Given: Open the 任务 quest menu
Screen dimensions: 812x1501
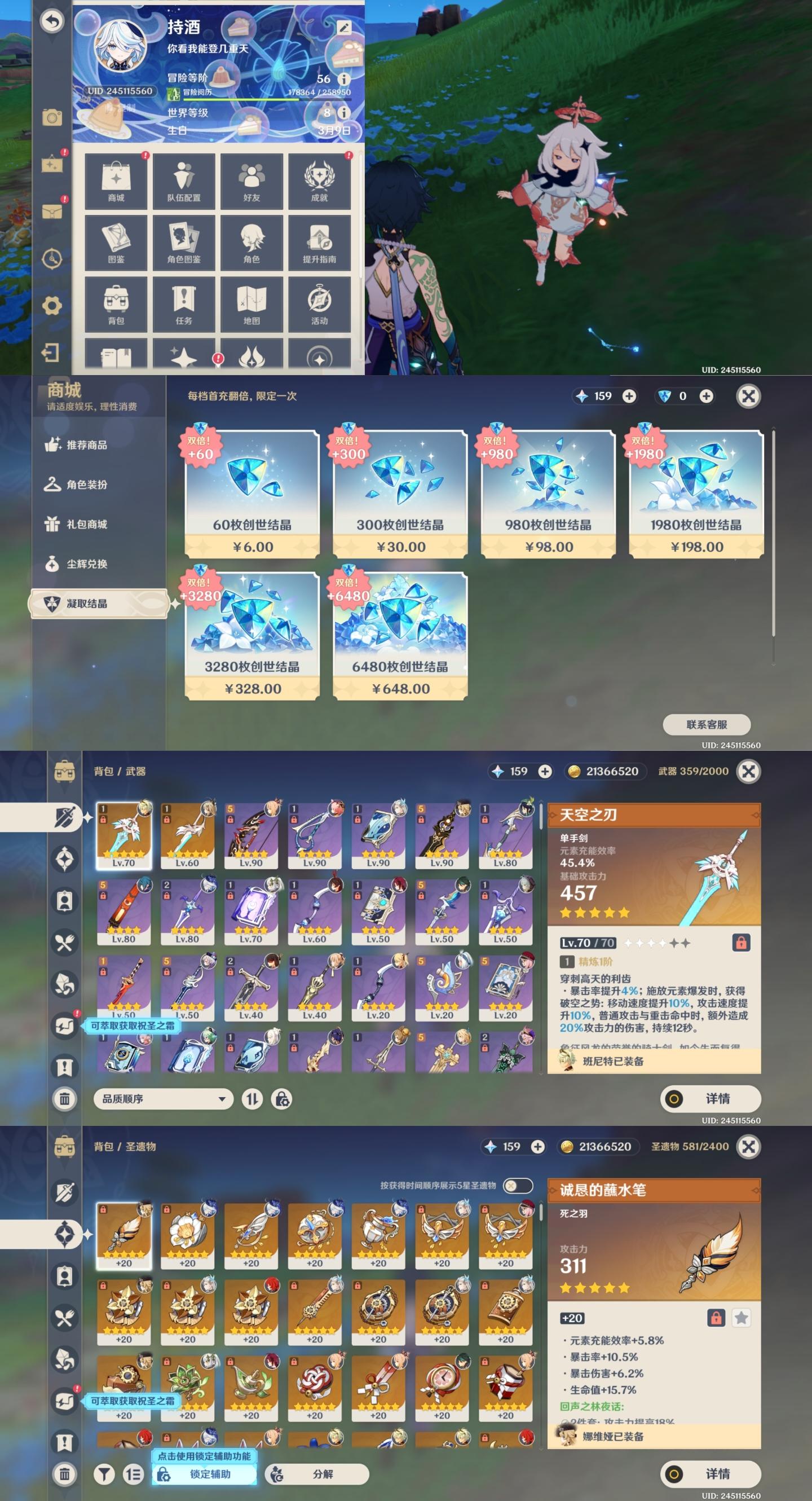Looking at the screenshot, I should (x=183, y=305).
